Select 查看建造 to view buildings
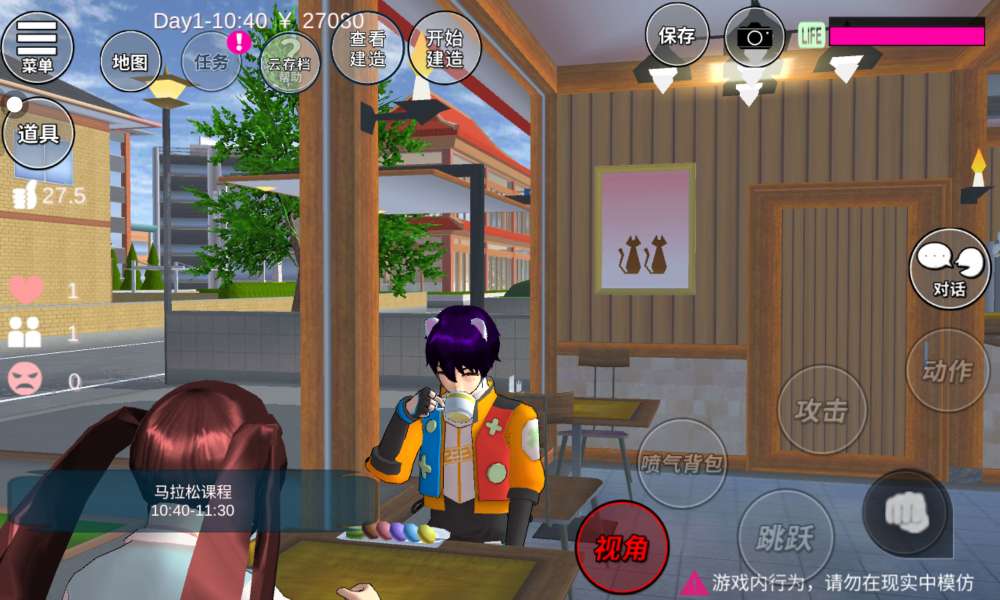This screenshot has height=600, width=1000. point(367,48)
